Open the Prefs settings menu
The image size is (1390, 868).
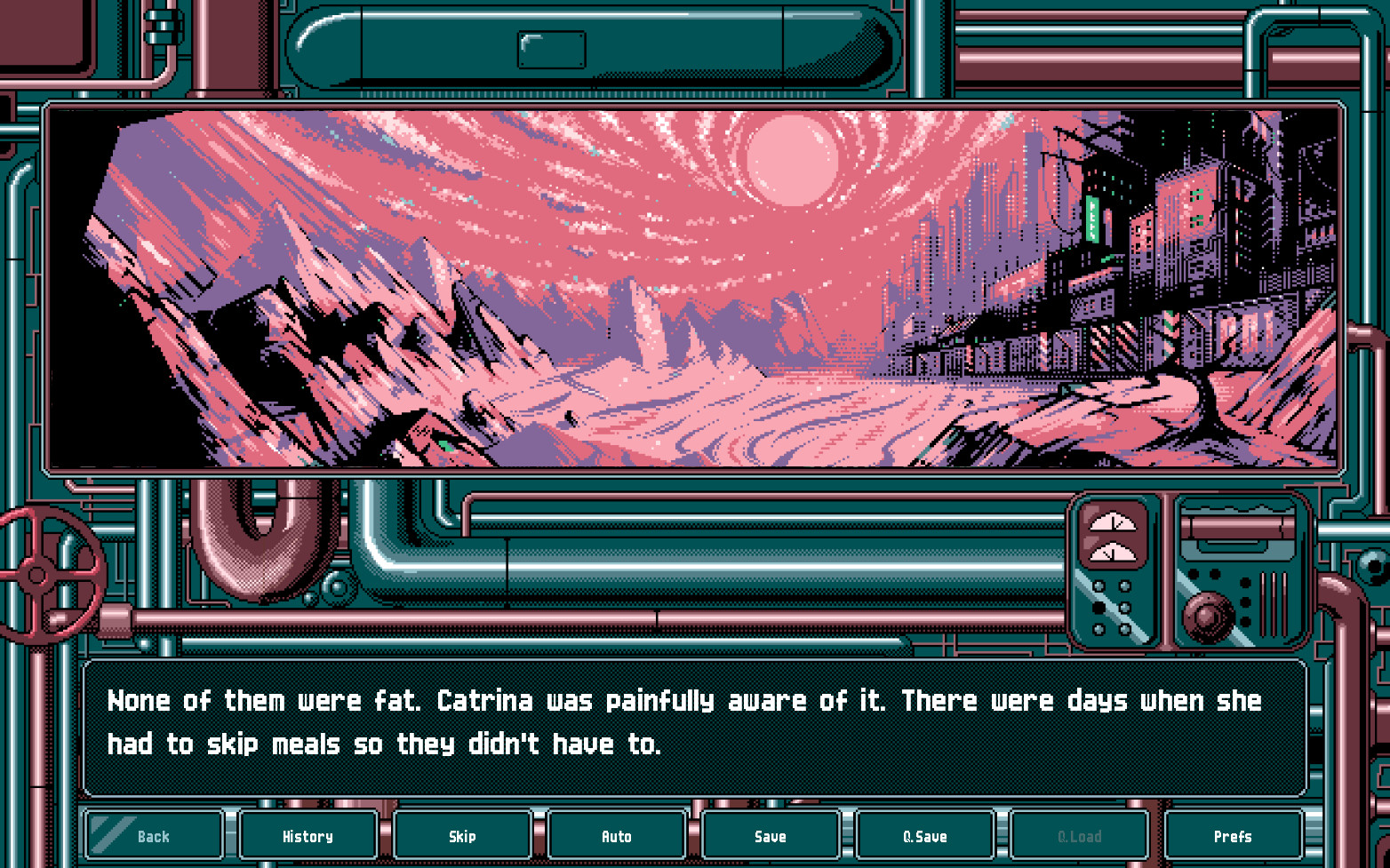pyautogui.click(x=1232, y=836)
